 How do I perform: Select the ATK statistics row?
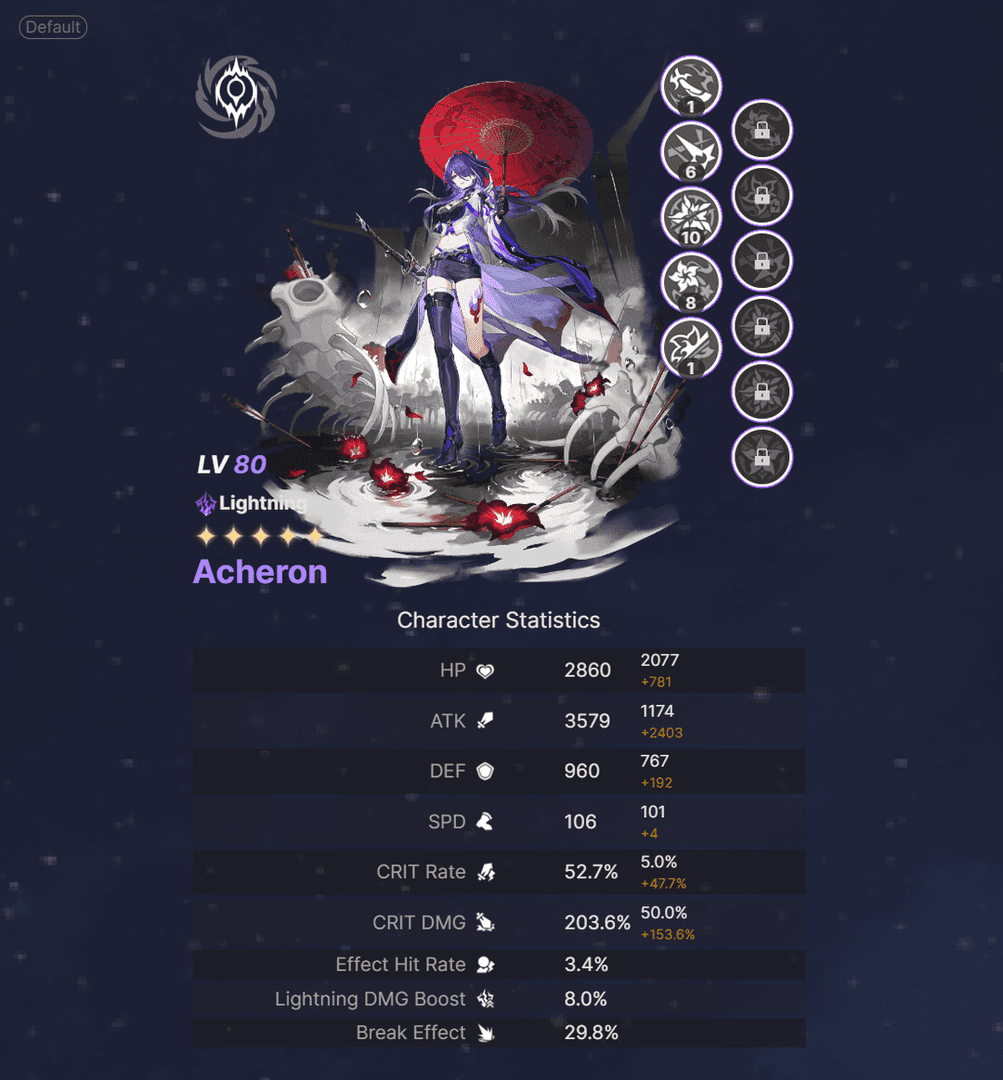[498, 721]
